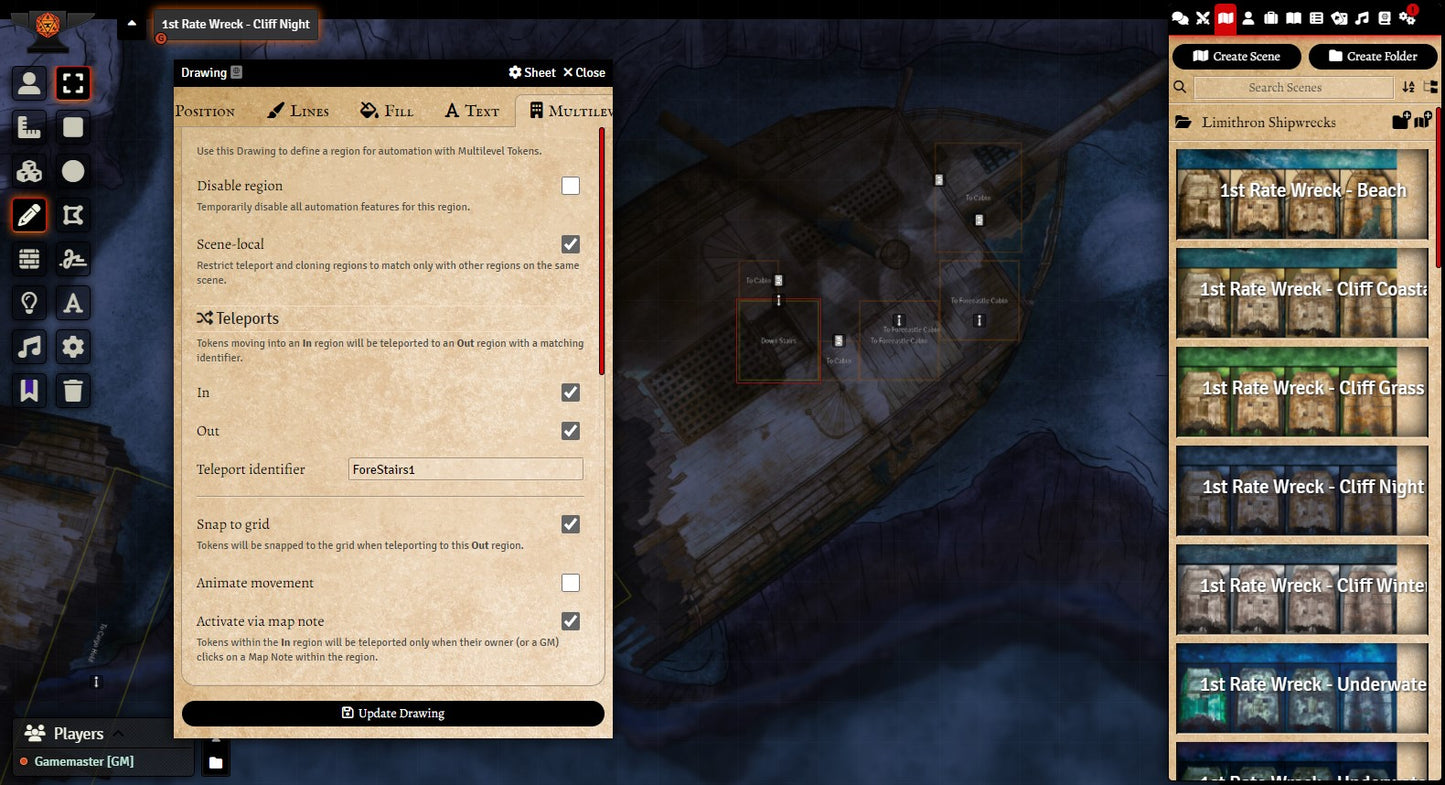Toggle the Snap to grid checkbox
This screenshot has height=785, width=1445.
point(570,524)
